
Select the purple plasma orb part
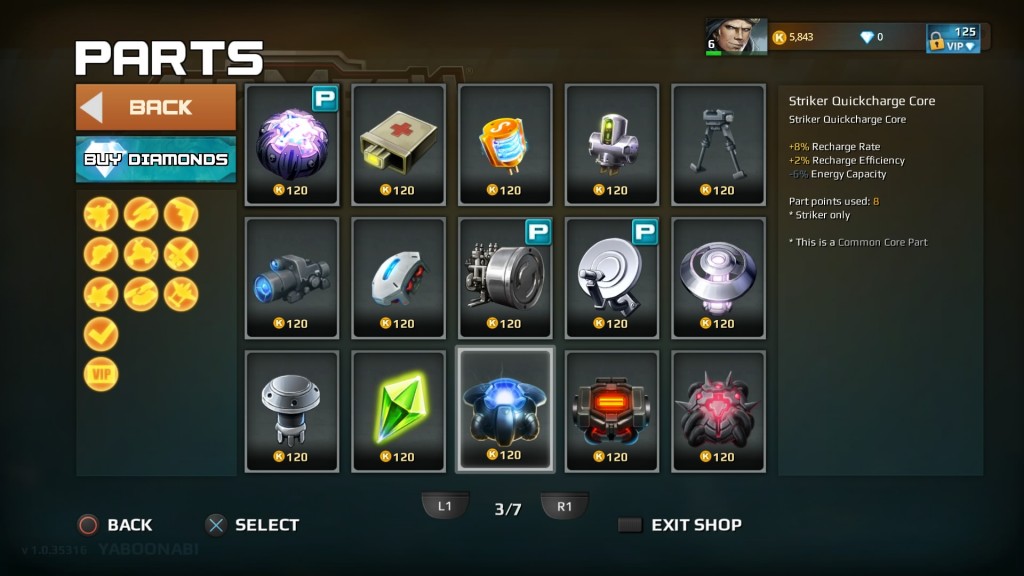[291, 144]
